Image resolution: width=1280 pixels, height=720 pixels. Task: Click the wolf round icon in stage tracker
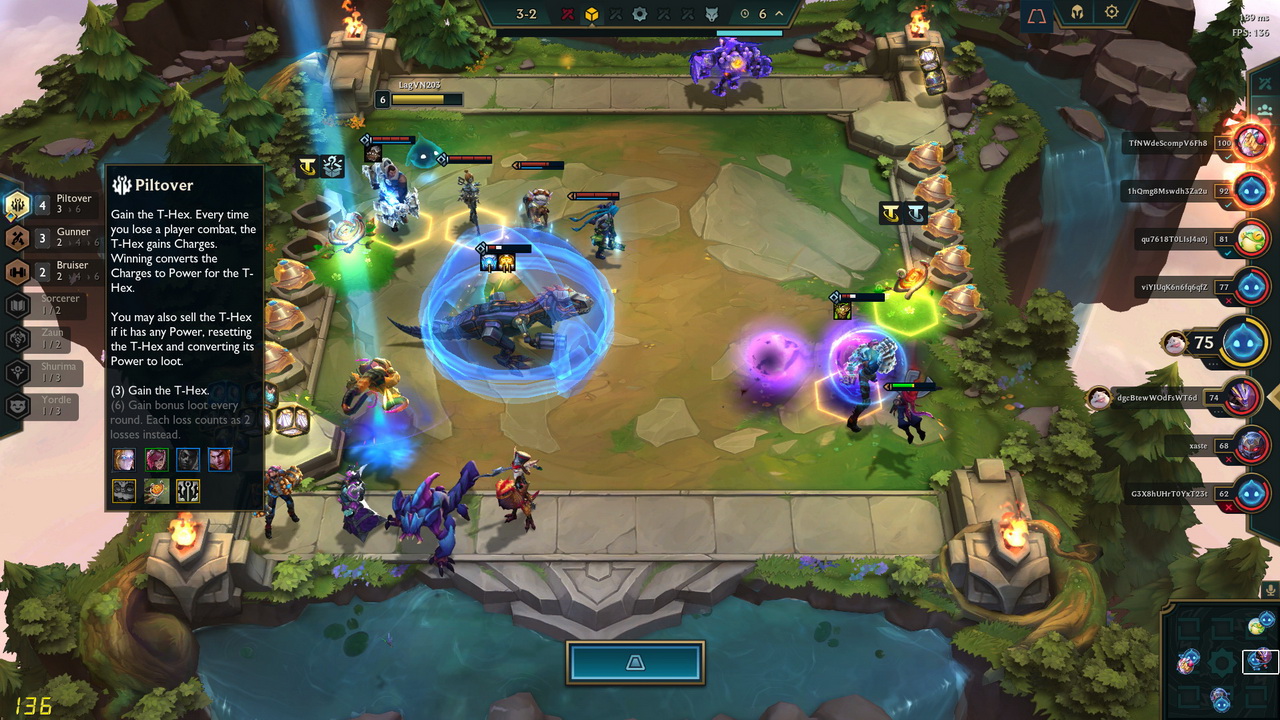[712, 14]
